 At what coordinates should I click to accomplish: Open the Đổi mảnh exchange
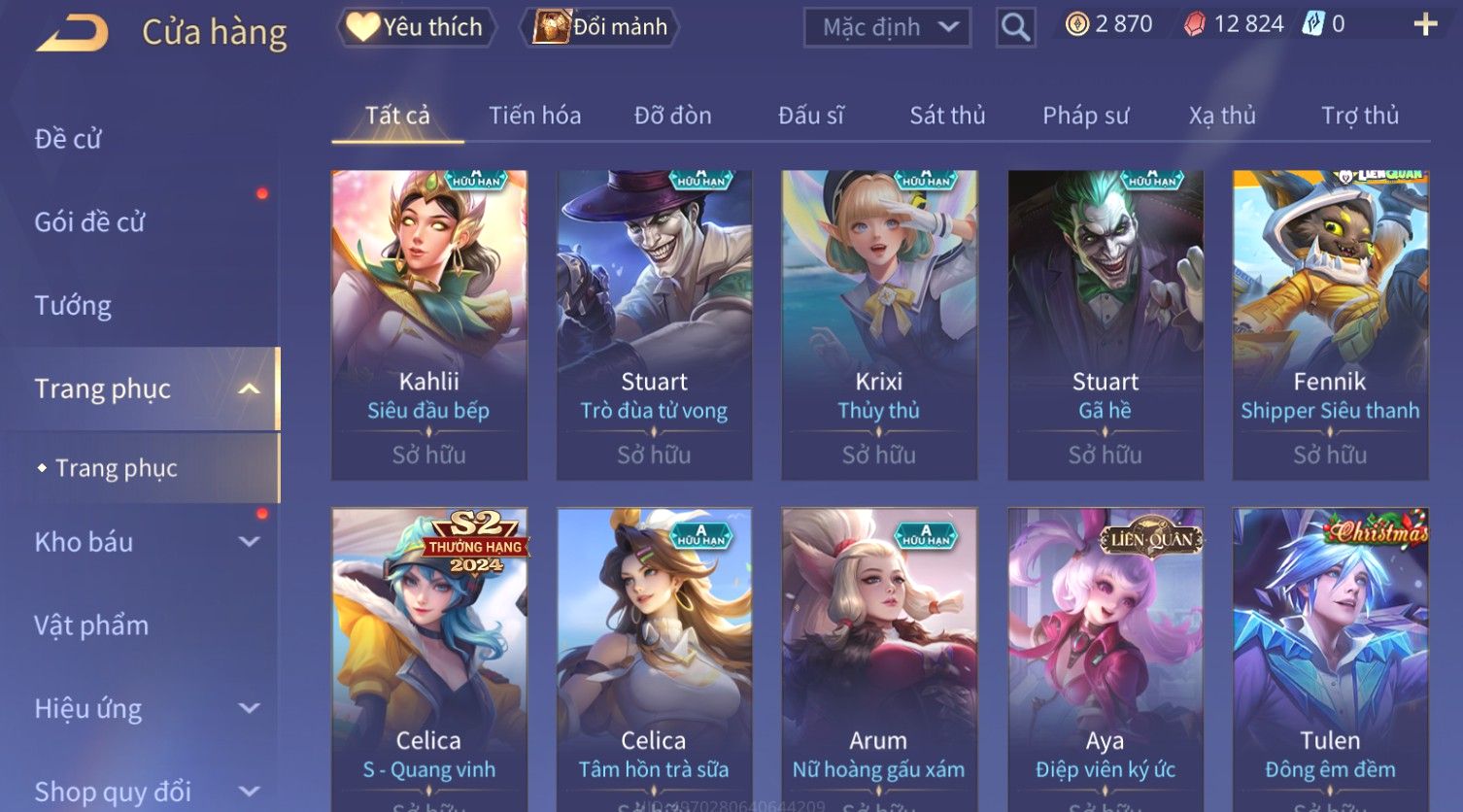pos(600,27)
